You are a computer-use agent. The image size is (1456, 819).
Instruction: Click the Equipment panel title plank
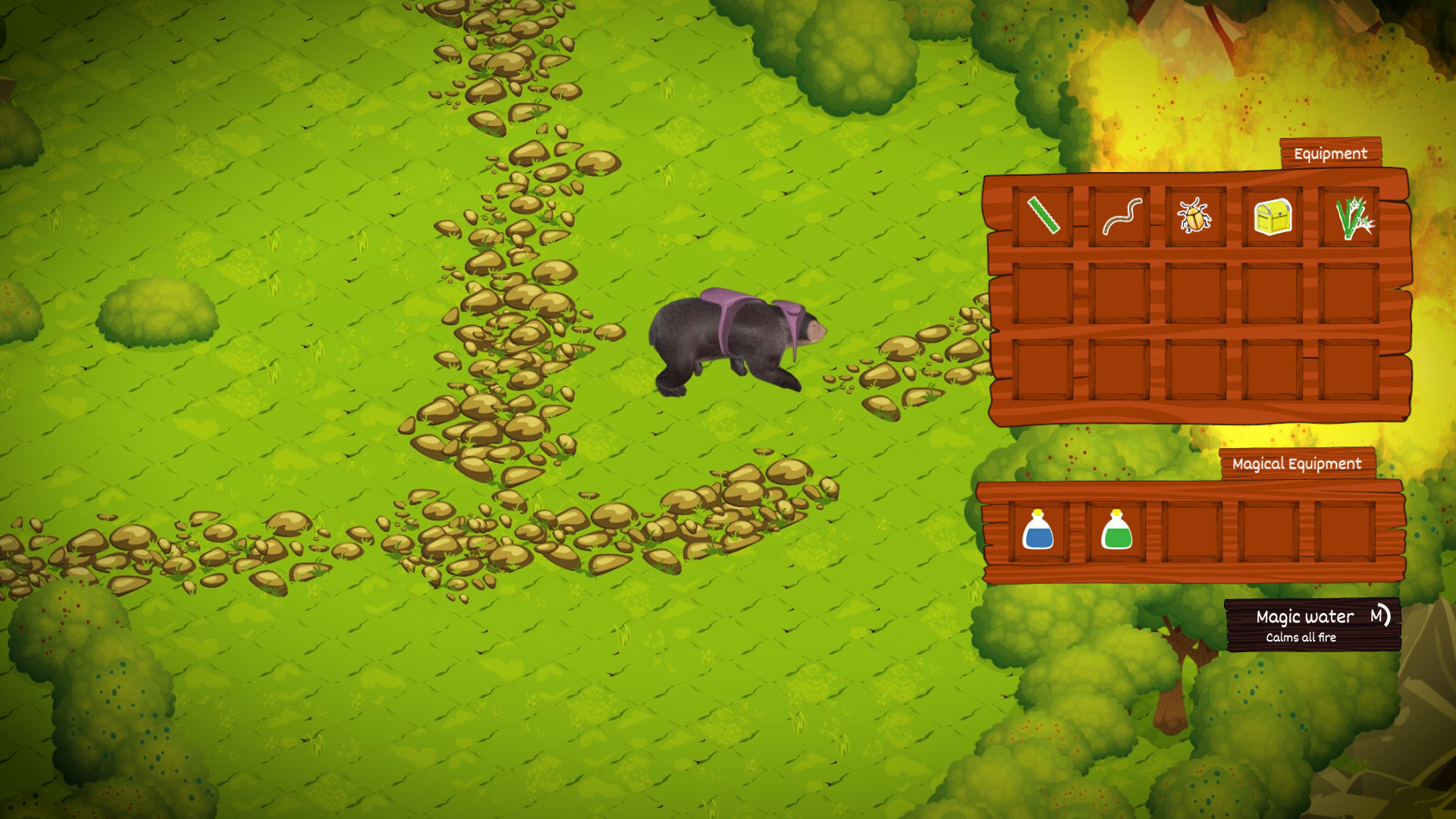click(x=1329, y=152)
